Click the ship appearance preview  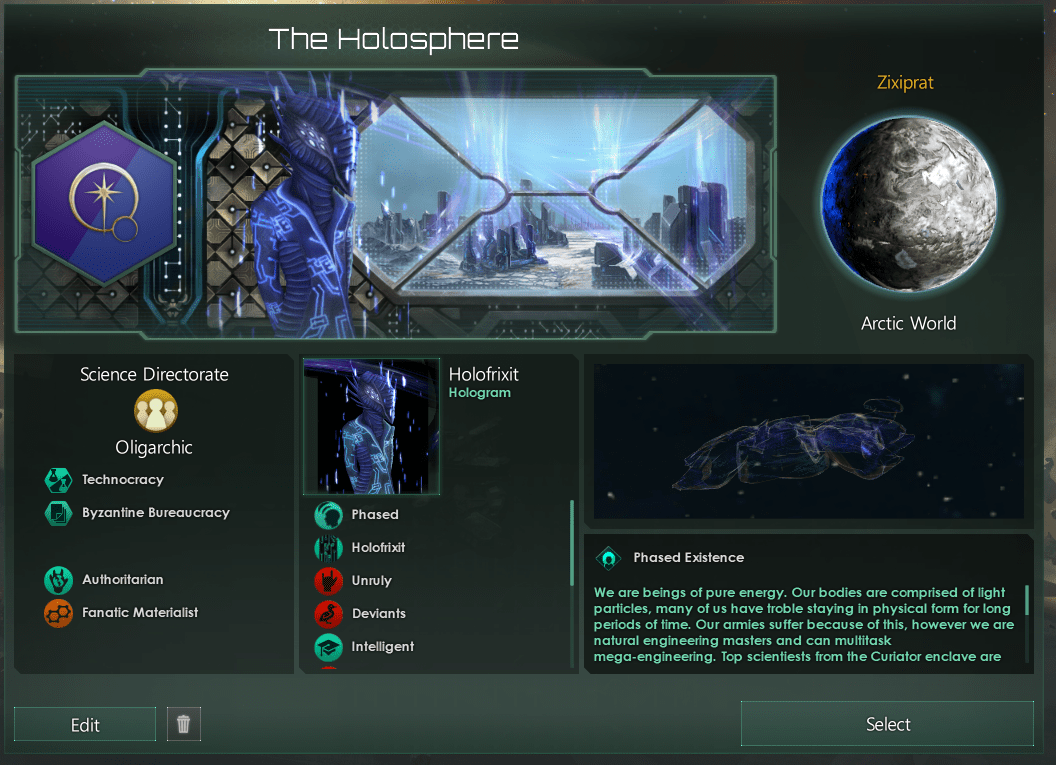point(808,441)
